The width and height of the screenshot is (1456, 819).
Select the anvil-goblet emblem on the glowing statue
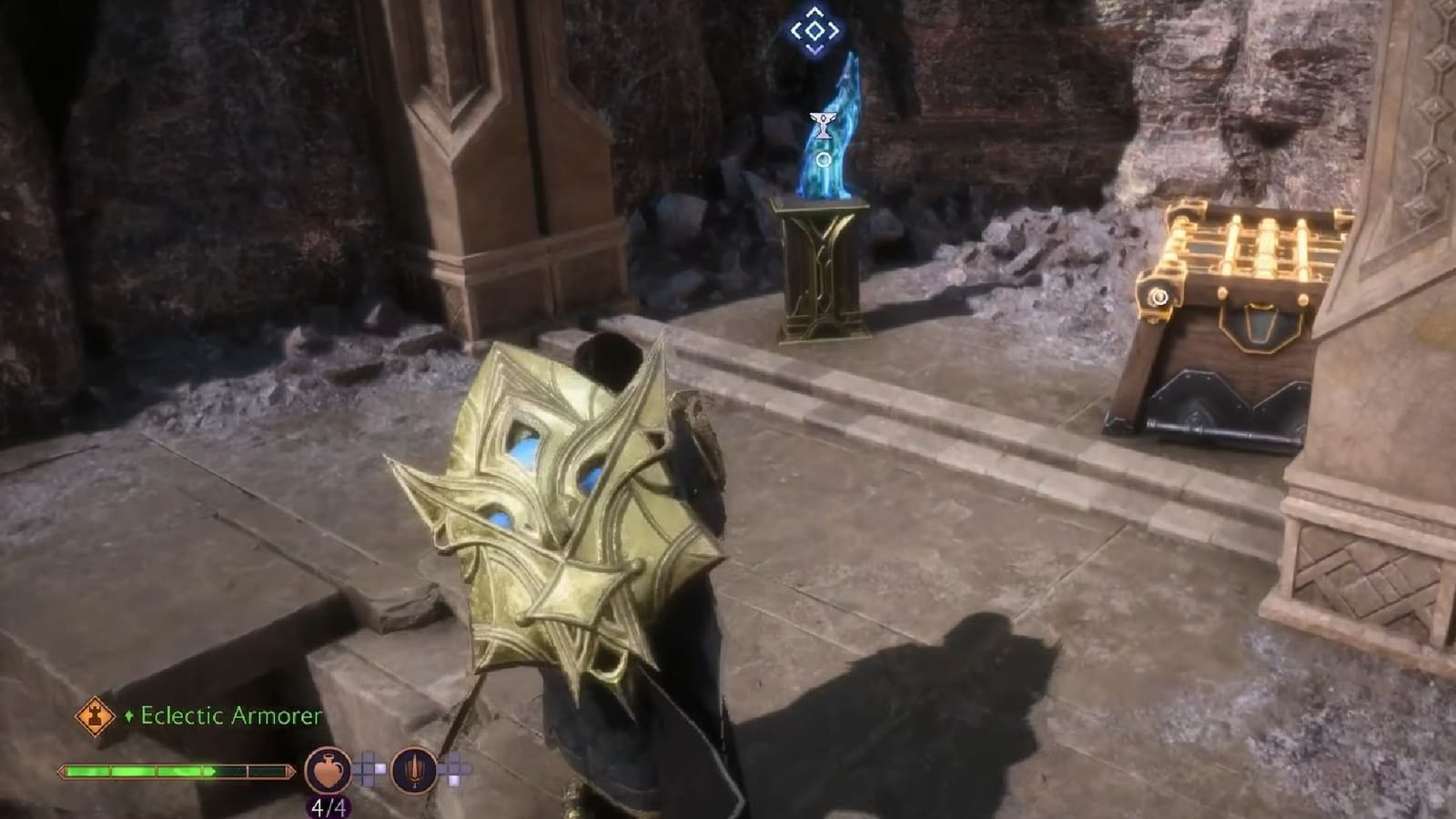tap(824, 126)
